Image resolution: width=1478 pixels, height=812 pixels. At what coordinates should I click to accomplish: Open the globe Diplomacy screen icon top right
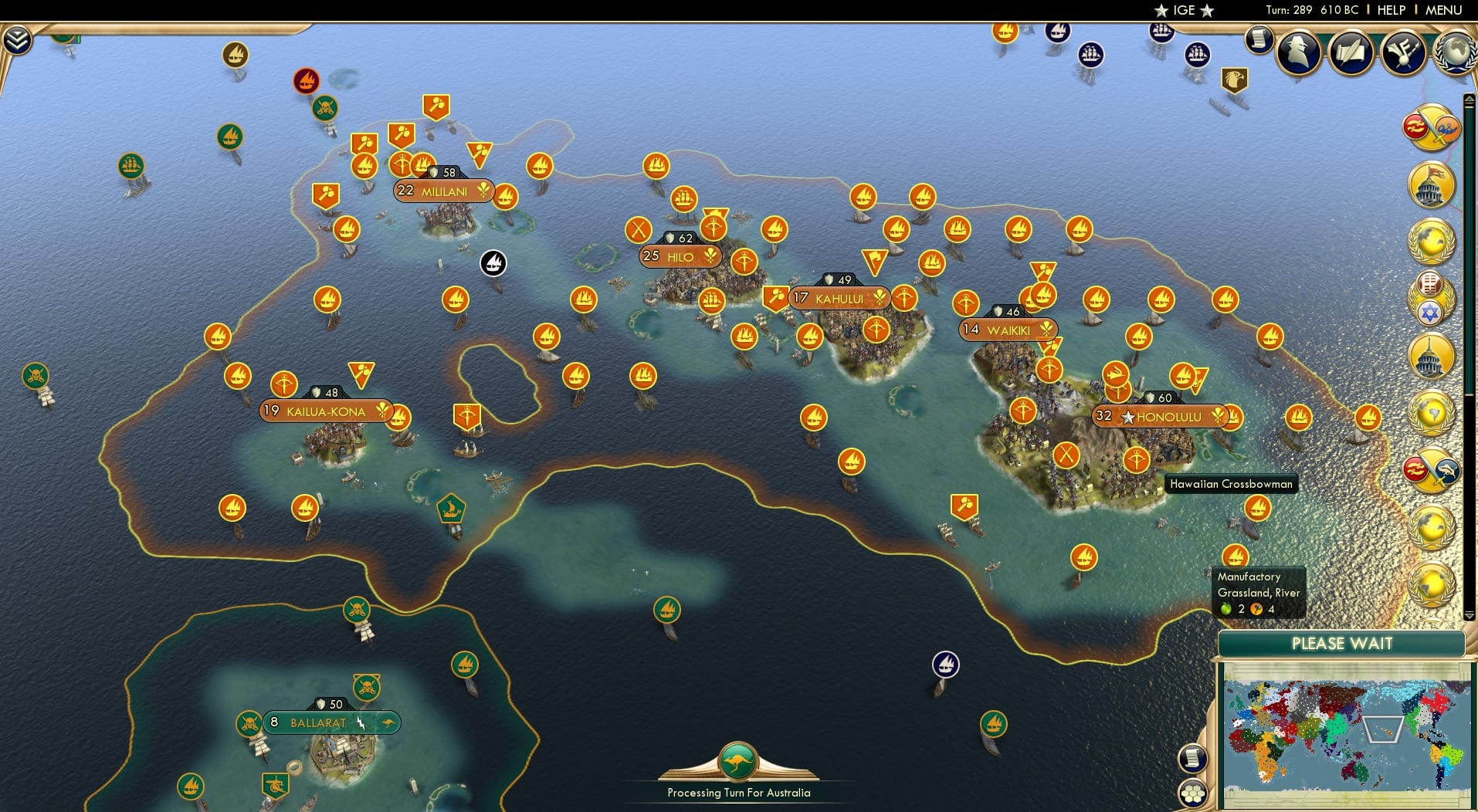(1455, 54)
